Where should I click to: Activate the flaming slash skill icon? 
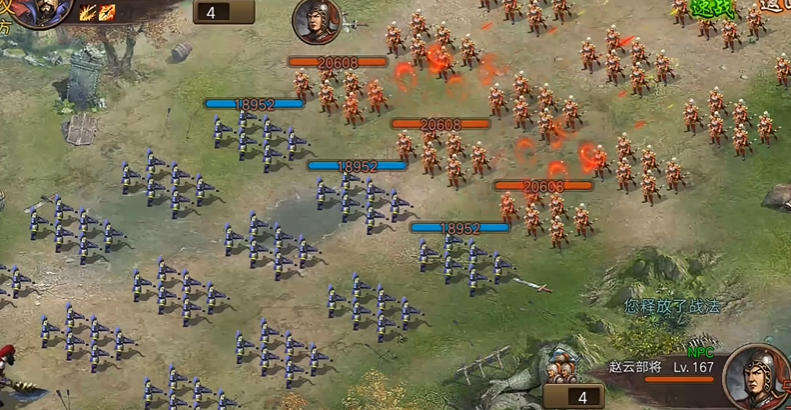click(x=87, y=12)
